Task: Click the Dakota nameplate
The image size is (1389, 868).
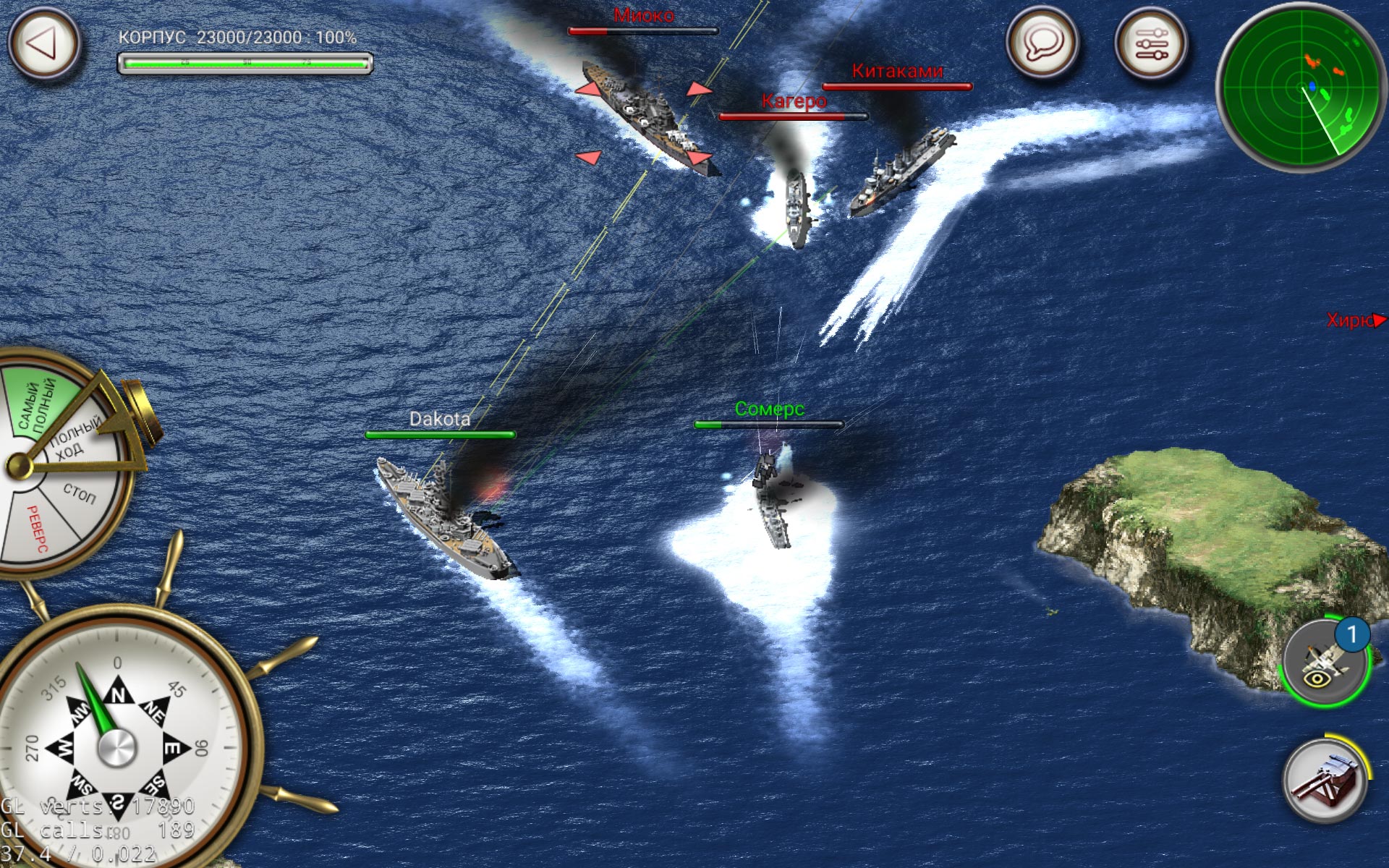Action: pos(439,418)
